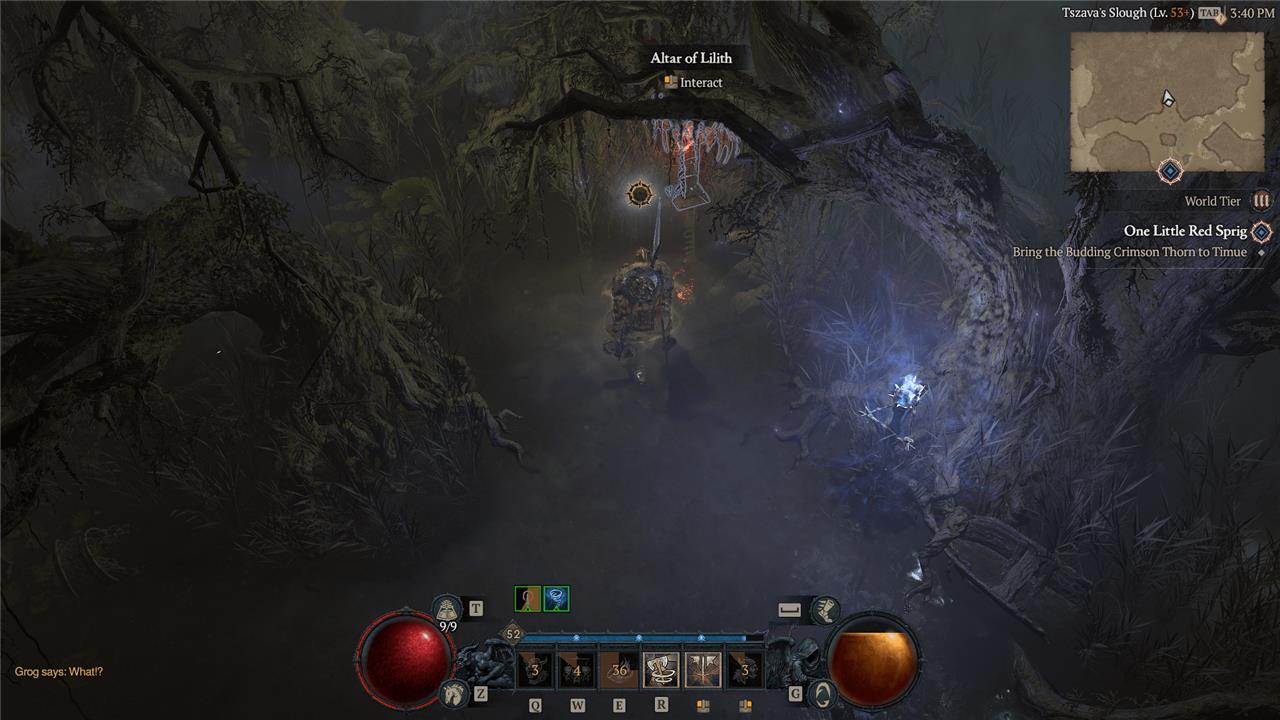Select the skill slot with the 36 cooldown

tap(618, 670)
